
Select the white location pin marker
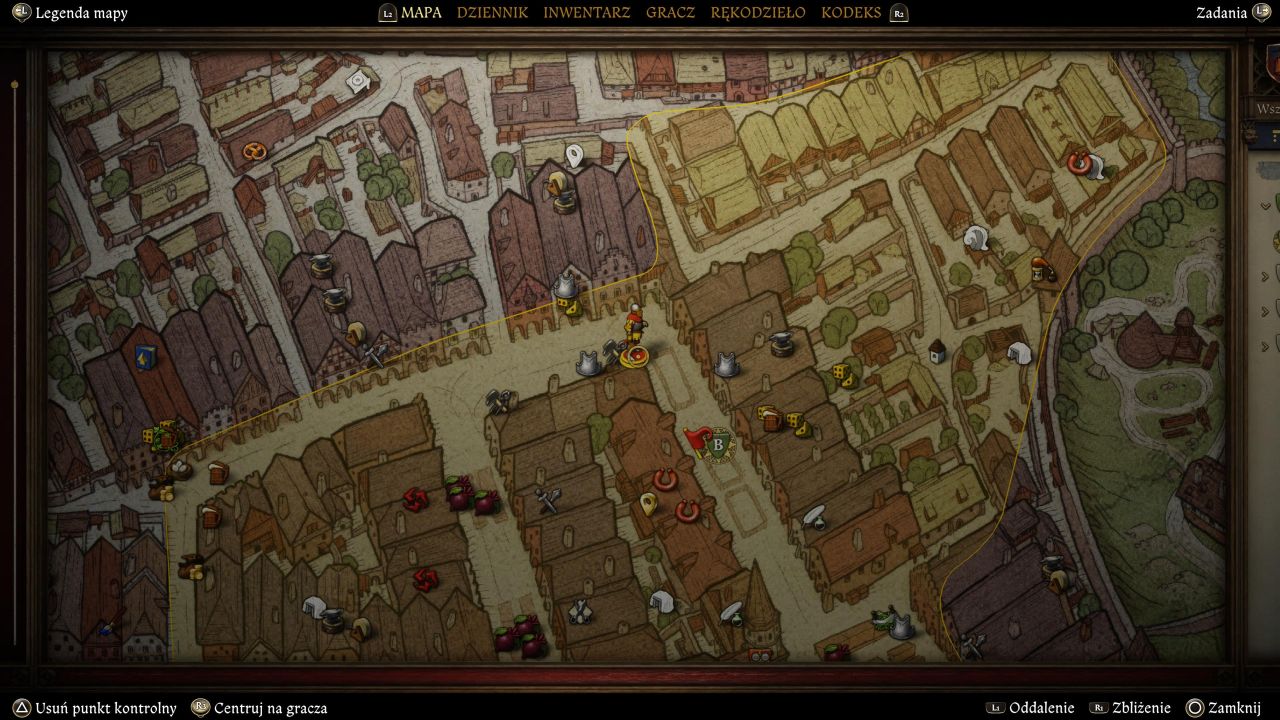coord(574,155)
